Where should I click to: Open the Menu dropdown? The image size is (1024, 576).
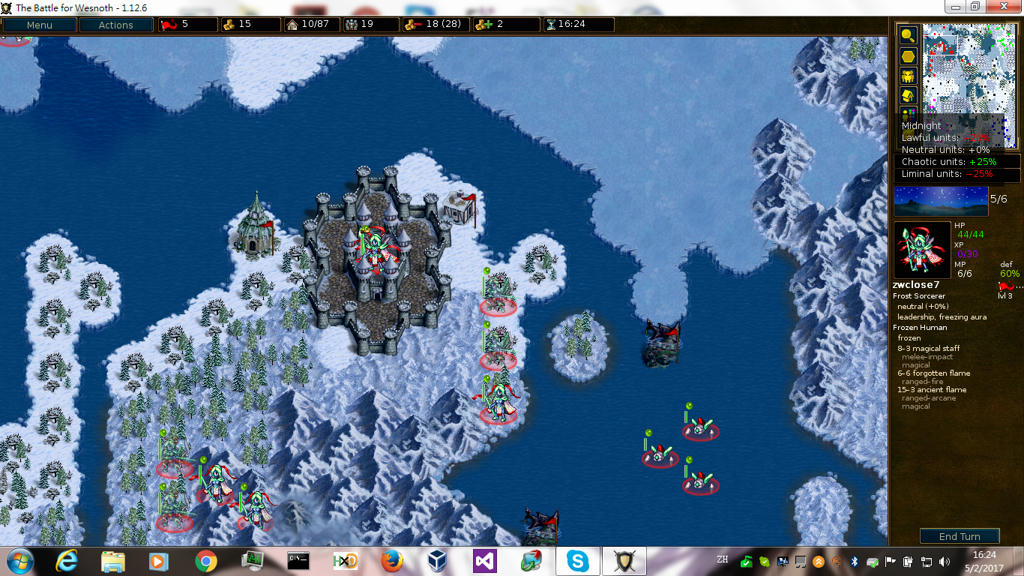[39, 25]
